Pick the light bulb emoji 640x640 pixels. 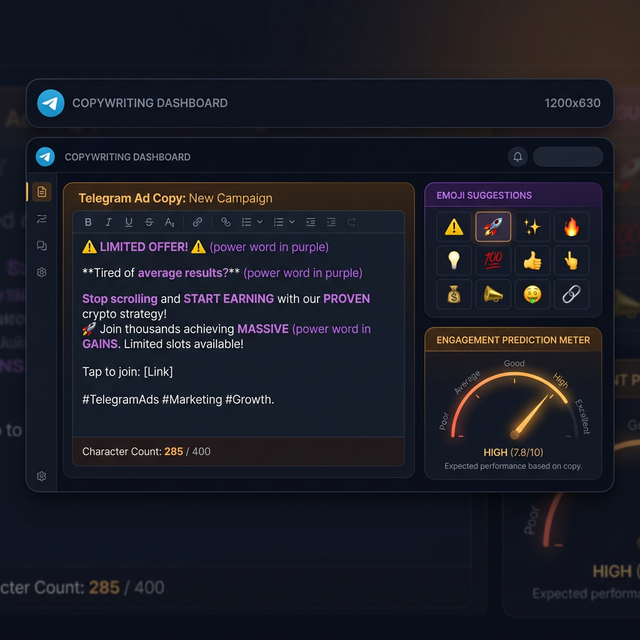(x=454, y=261)
